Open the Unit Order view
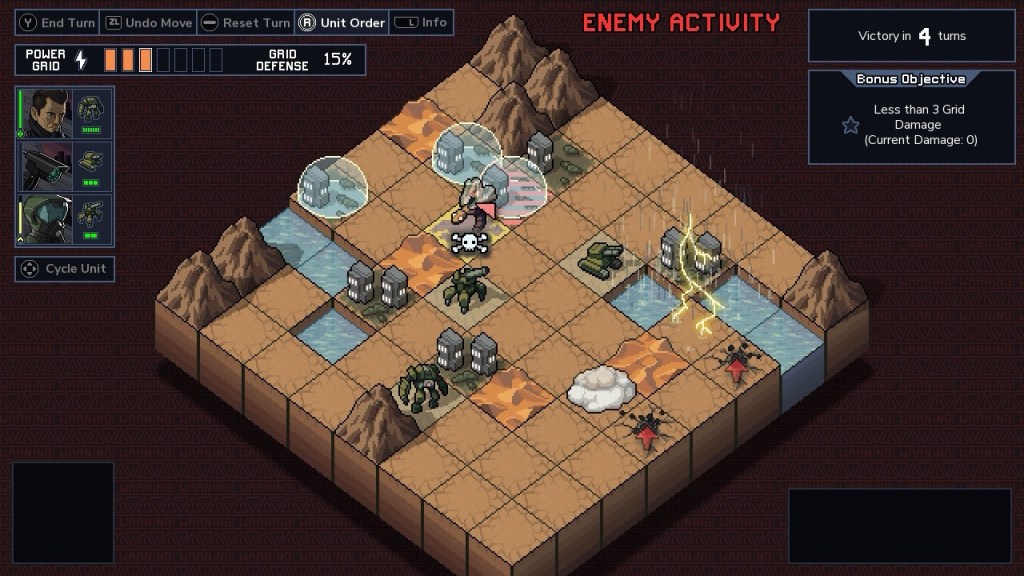 coord(342,22)
